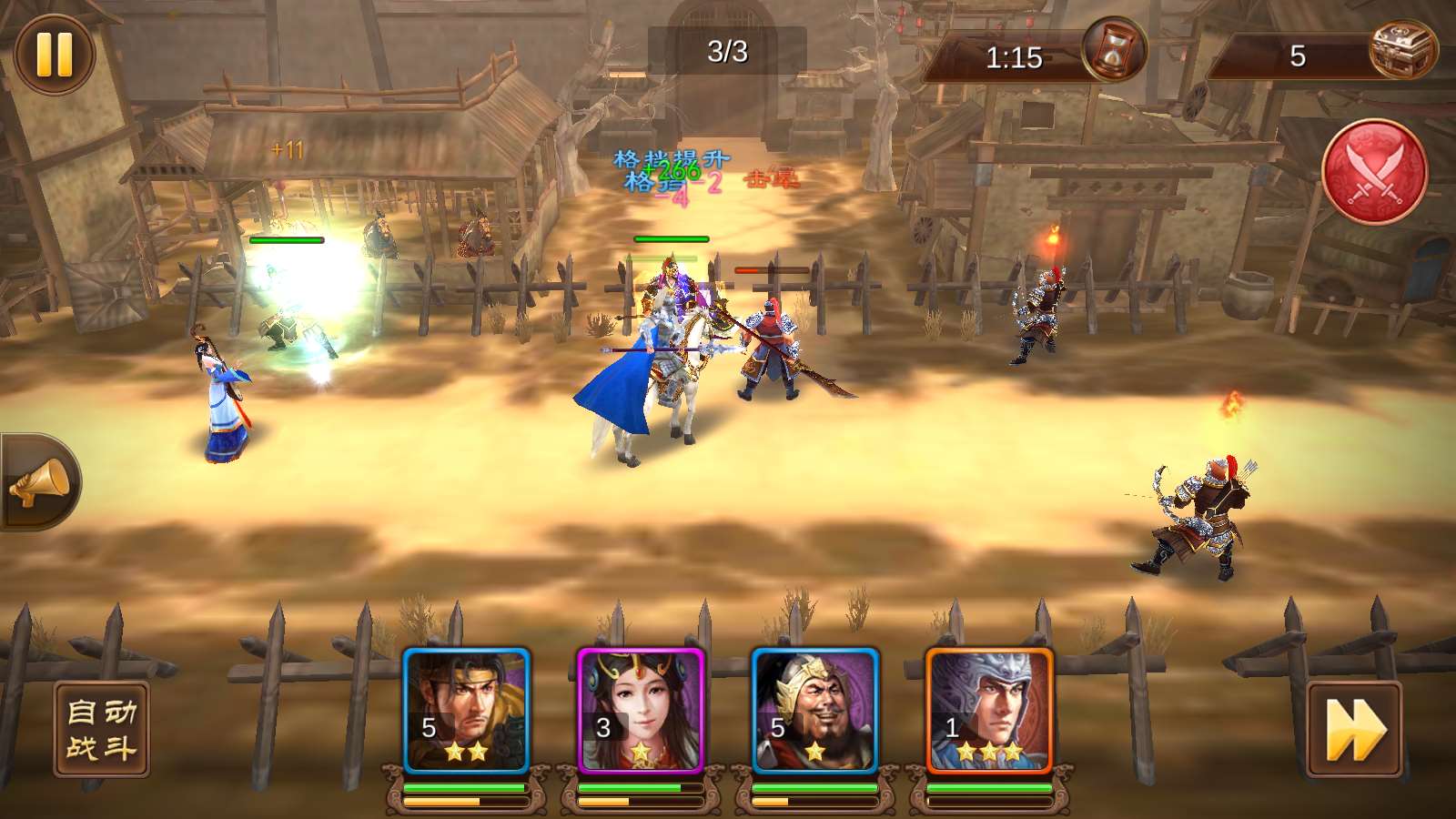This screenshot has width=1456, height=819.
Task: Toggle the 自动战斗 auto-battle button
Action: [x=101, y=730]
